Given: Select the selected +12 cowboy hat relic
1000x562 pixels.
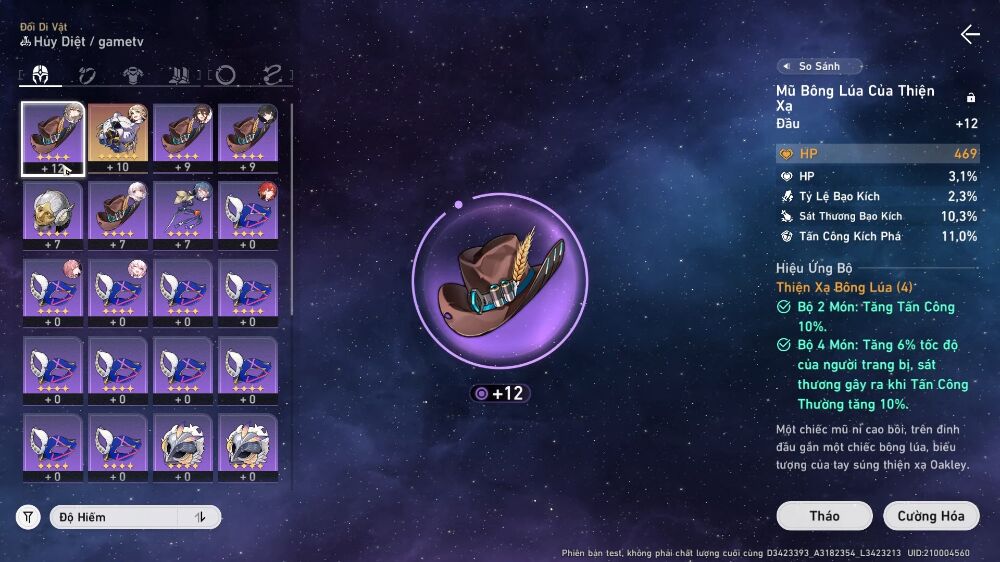Looking at the screenshot, I should coord(53,138).
